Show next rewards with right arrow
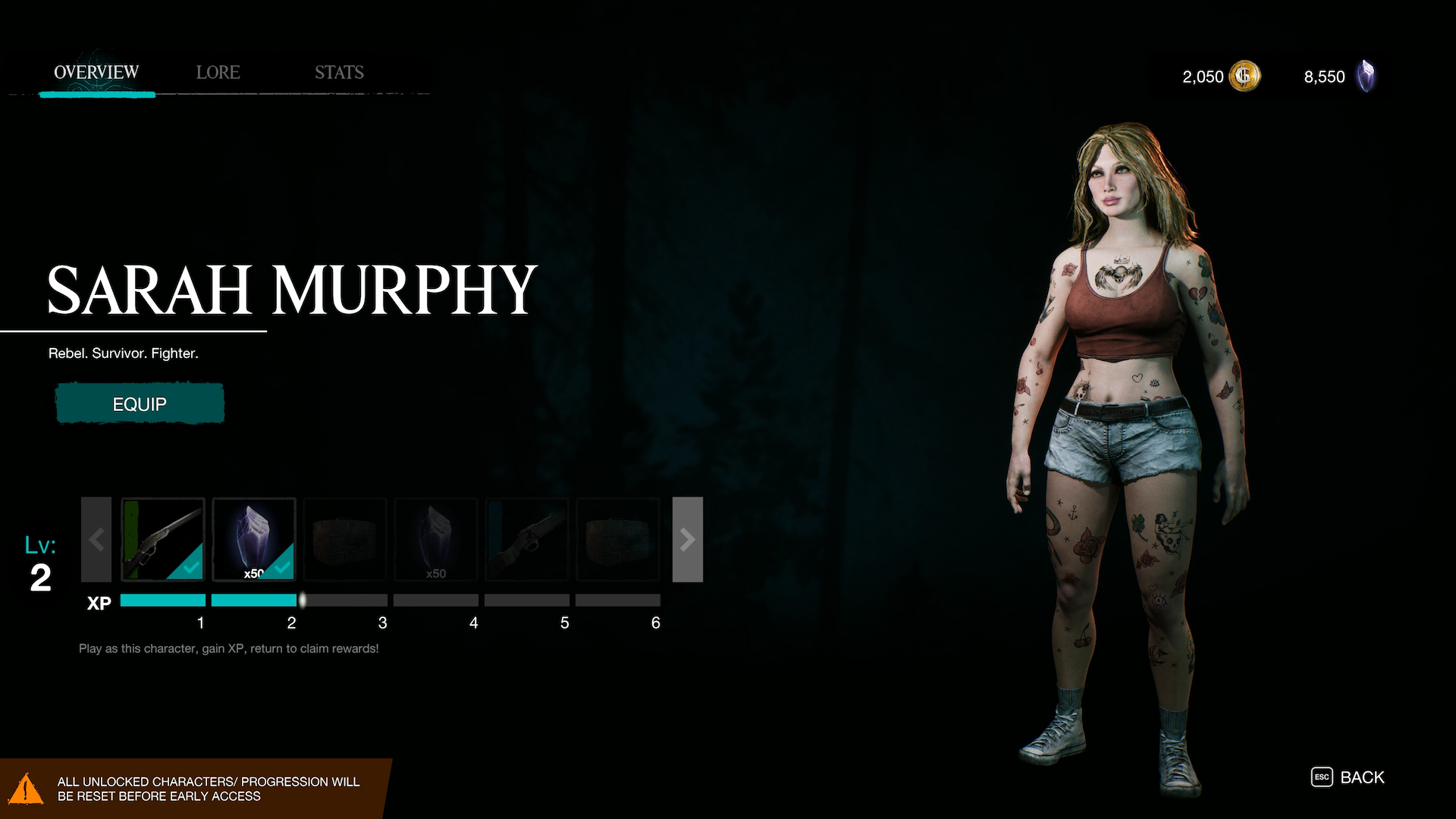This screenshot has height=819, width=1456. [687, 539]
